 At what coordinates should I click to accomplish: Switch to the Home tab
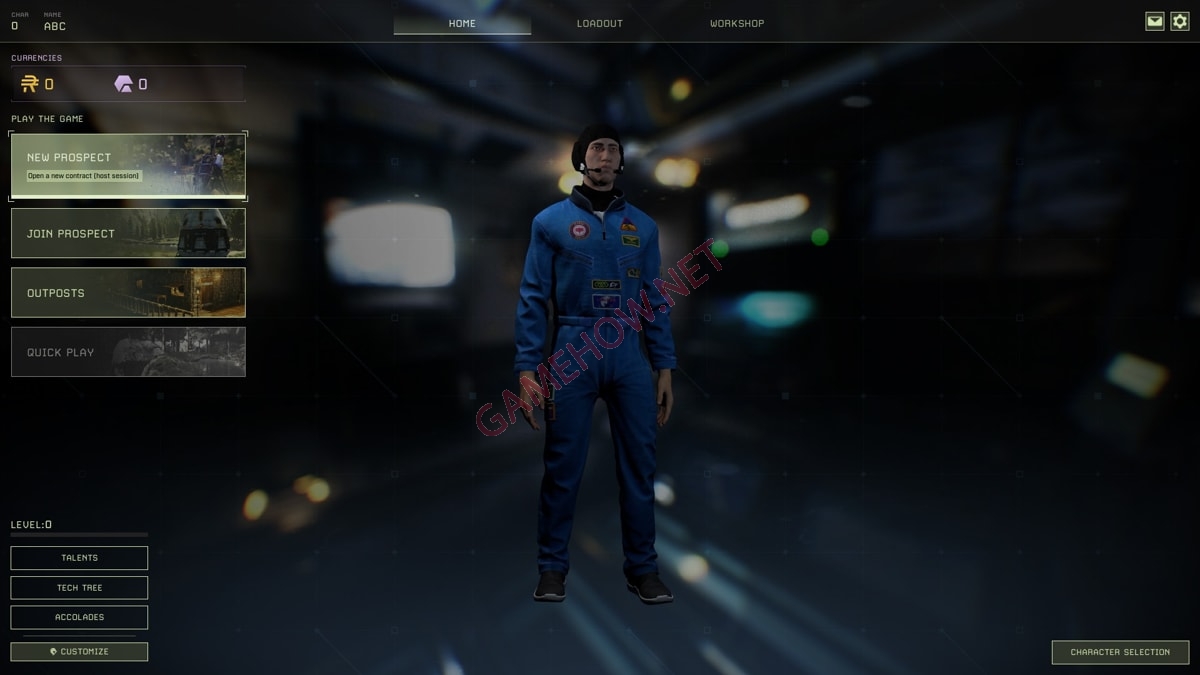462,23
